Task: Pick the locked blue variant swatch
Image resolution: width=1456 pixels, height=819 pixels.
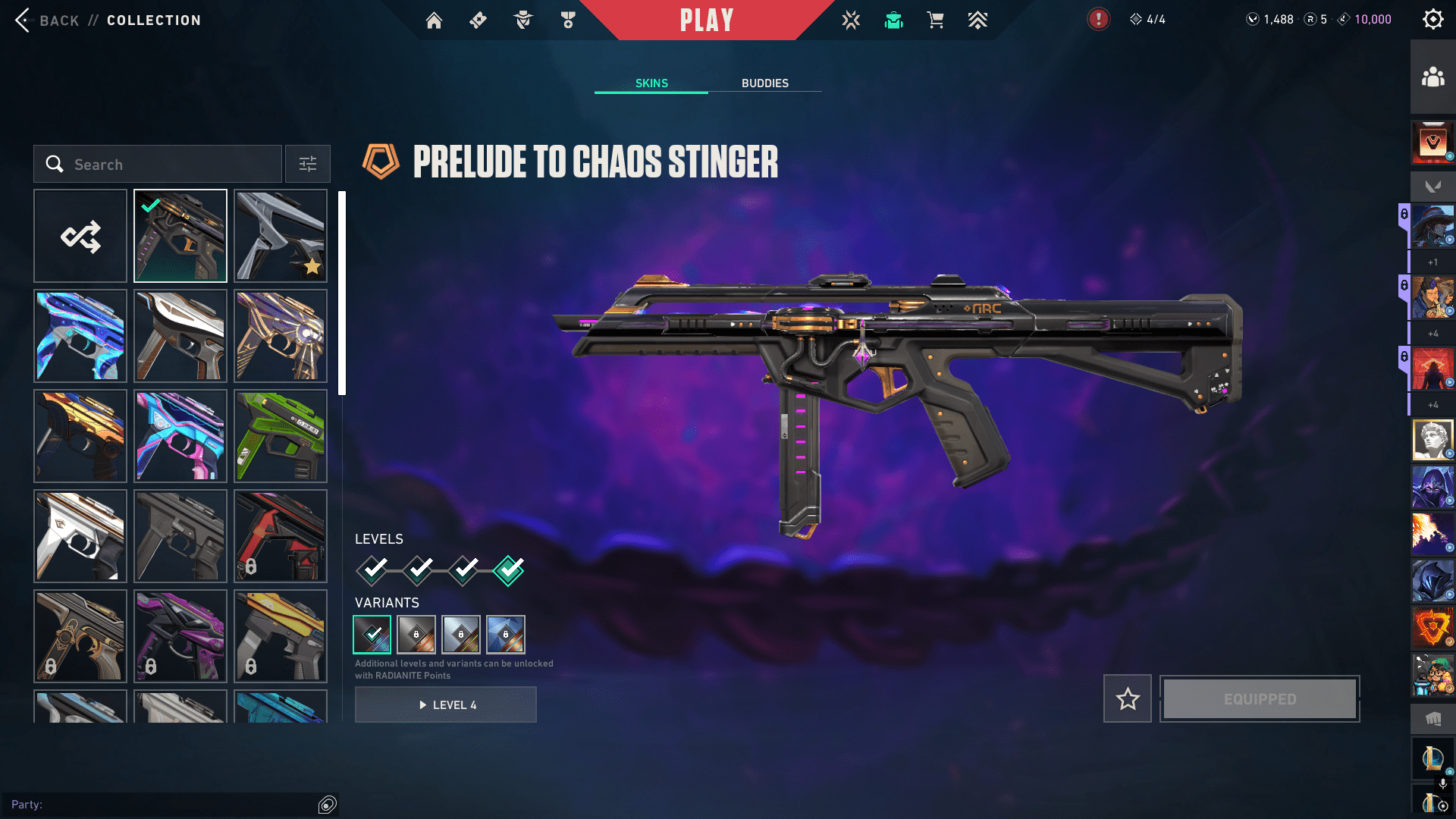Action: 506,635
